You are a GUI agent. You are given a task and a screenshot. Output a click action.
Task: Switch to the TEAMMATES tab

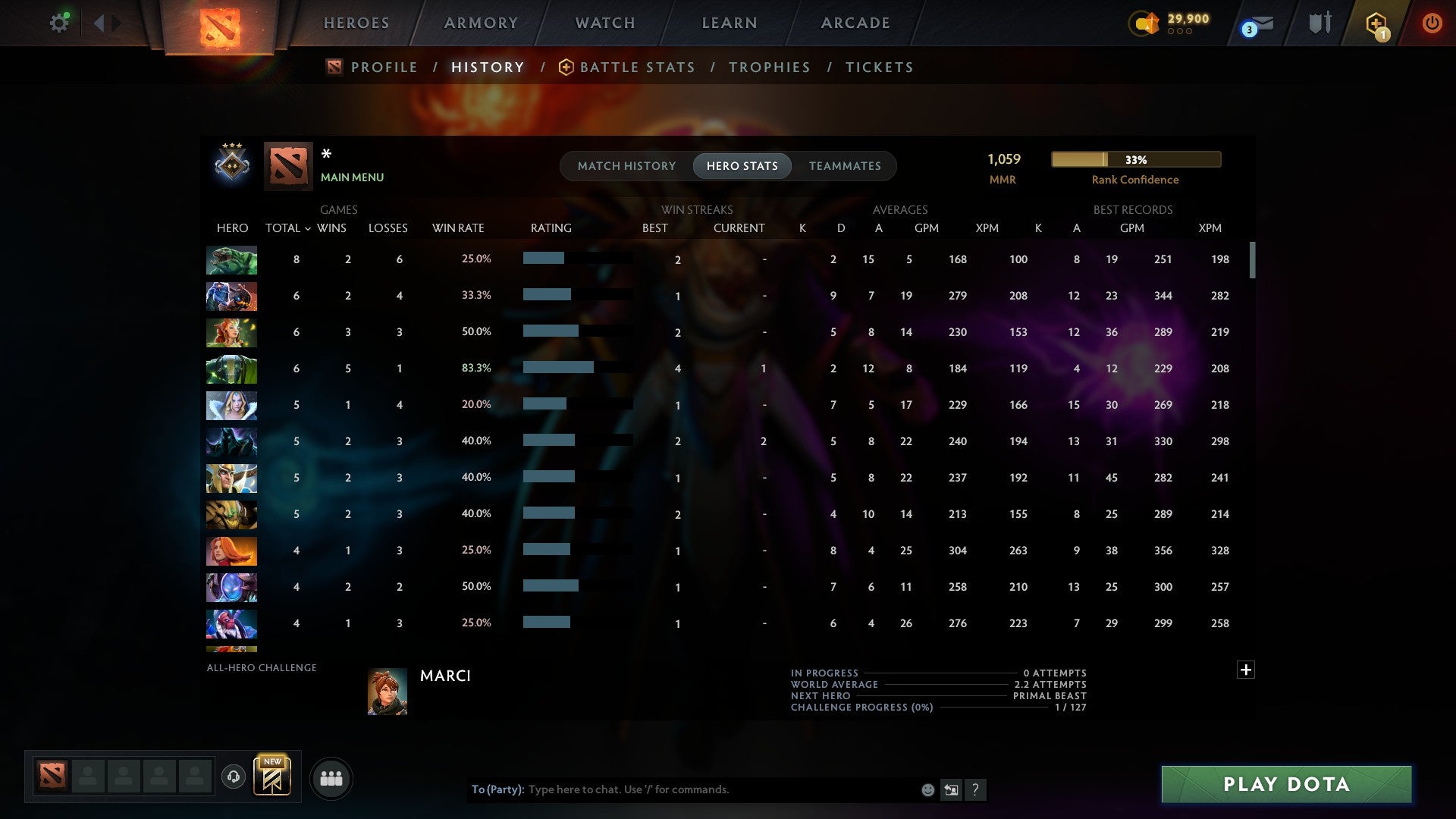coord(845,165)
